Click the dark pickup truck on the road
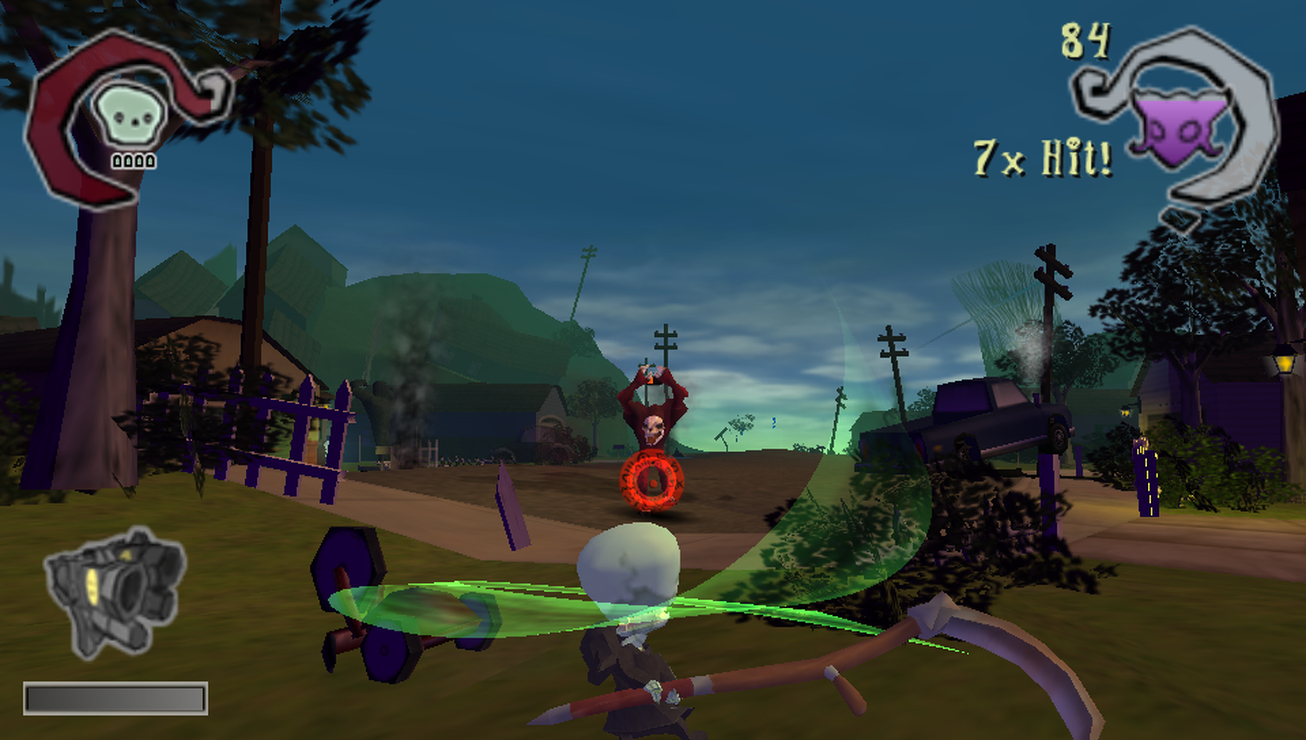 click(990, 415)
